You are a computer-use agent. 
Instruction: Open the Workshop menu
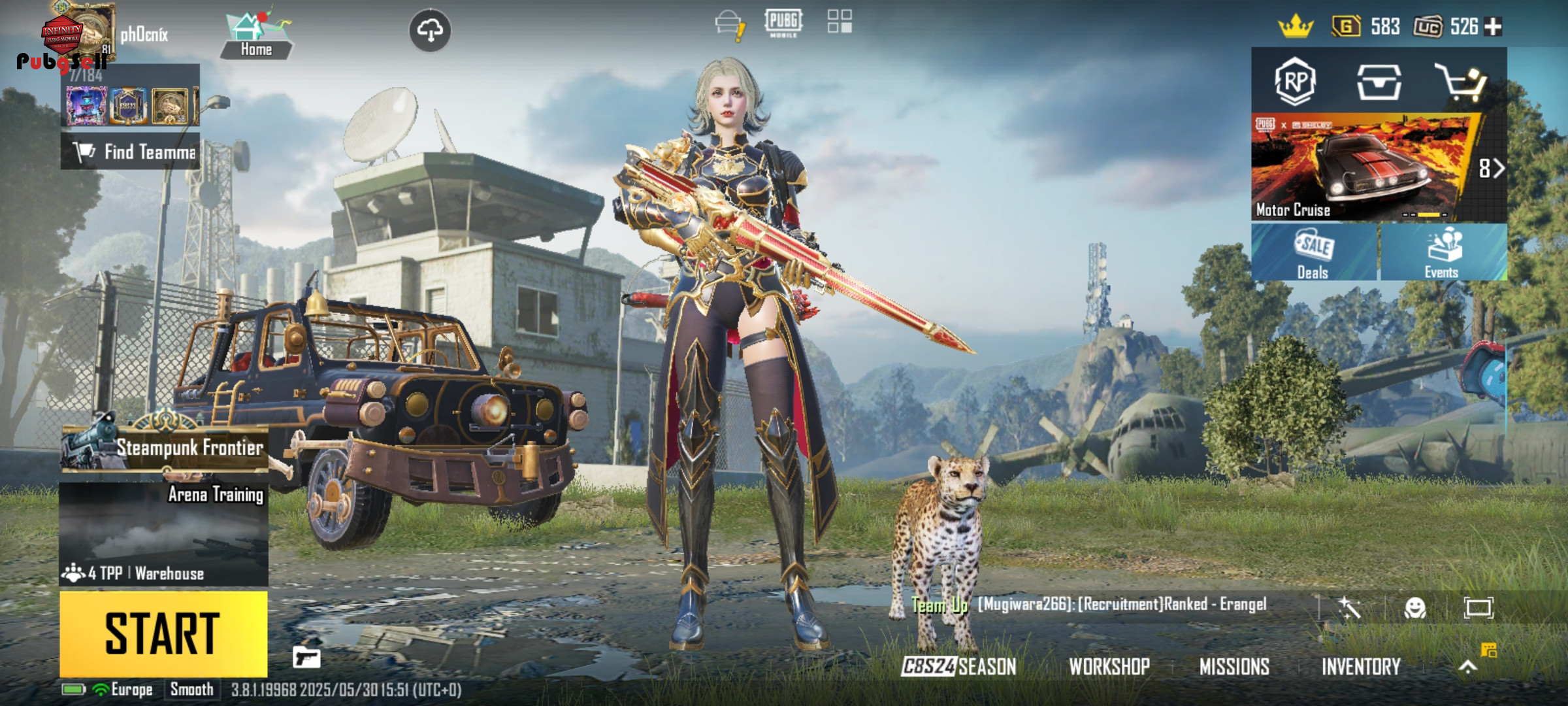pos(1109,667)
